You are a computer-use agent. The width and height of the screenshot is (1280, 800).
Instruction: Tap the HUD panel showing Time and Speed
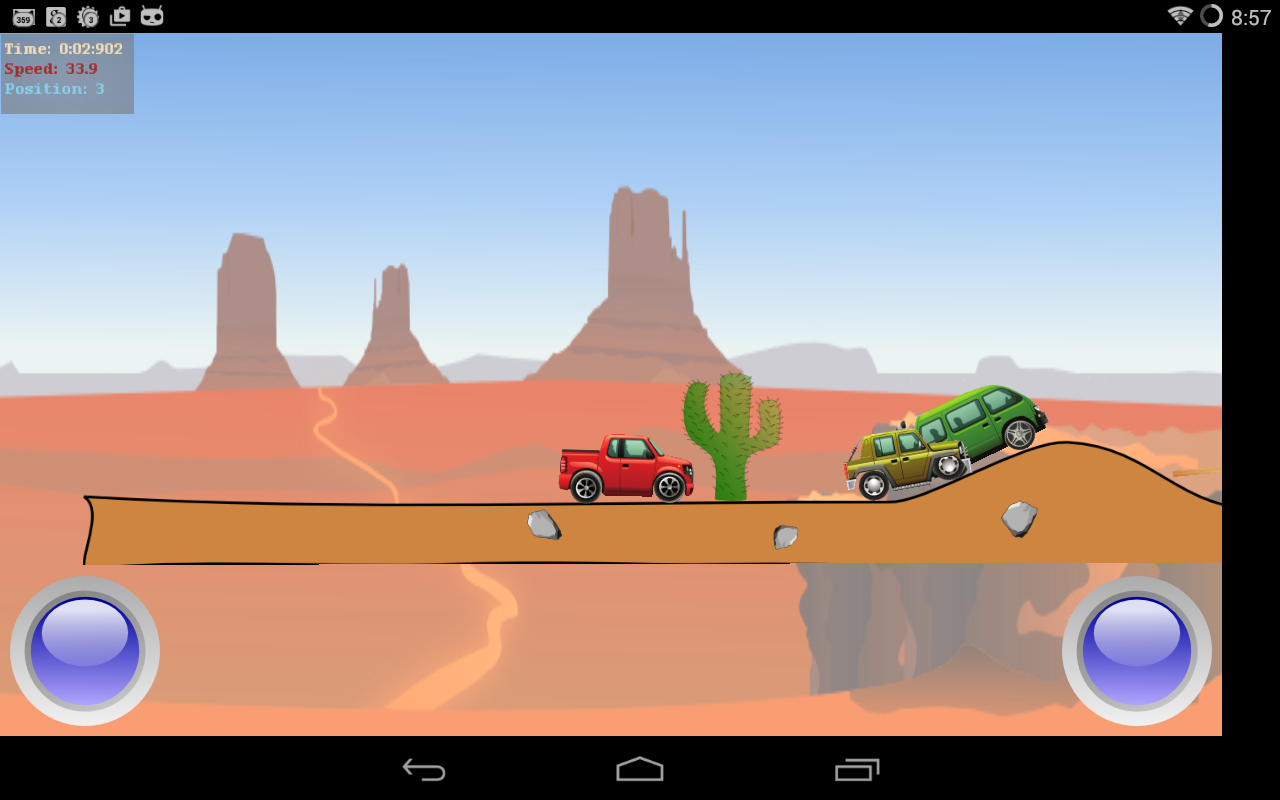point(66,68)
